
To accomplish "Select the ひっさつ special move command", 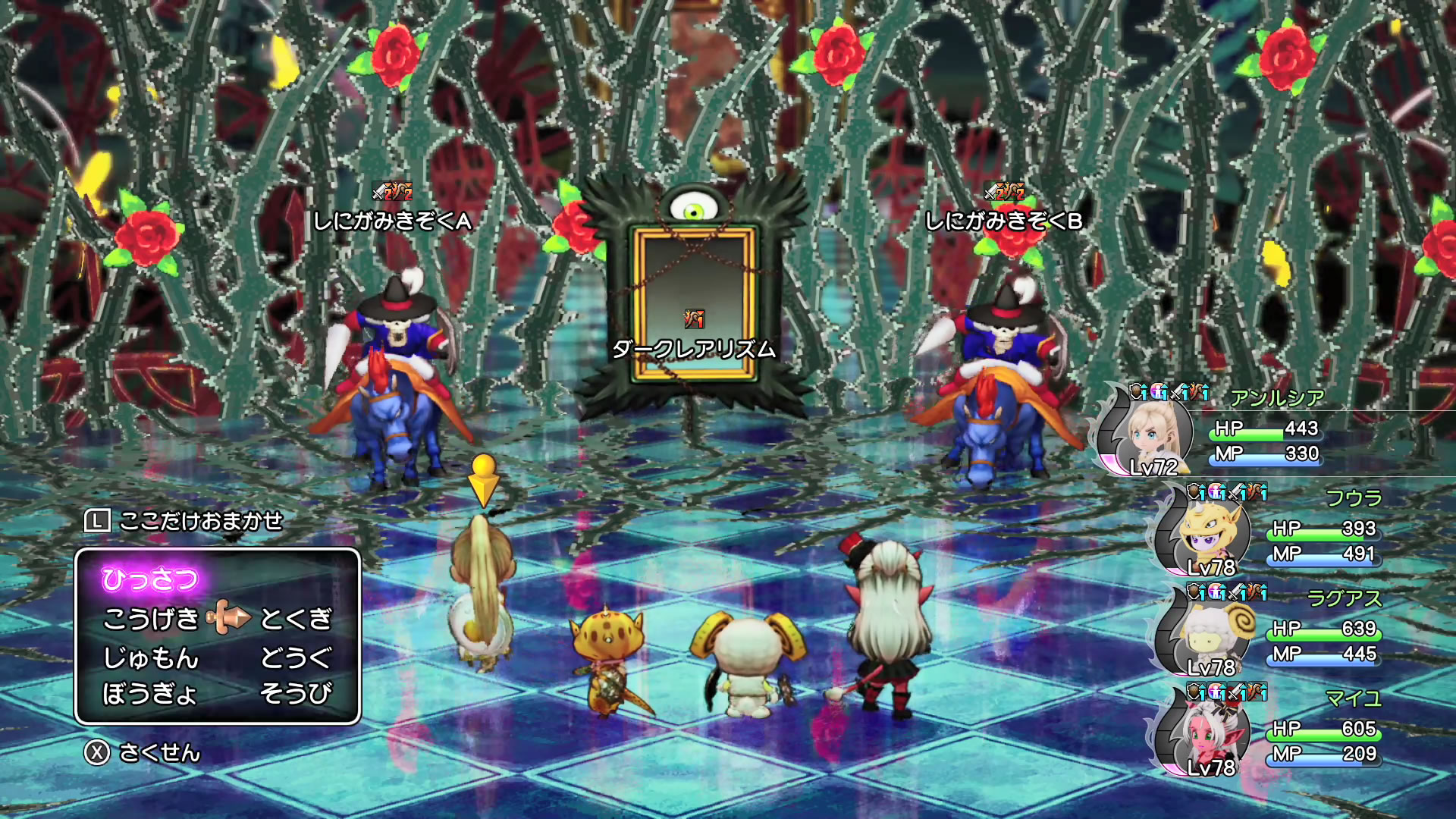I will tap(150, 579).
